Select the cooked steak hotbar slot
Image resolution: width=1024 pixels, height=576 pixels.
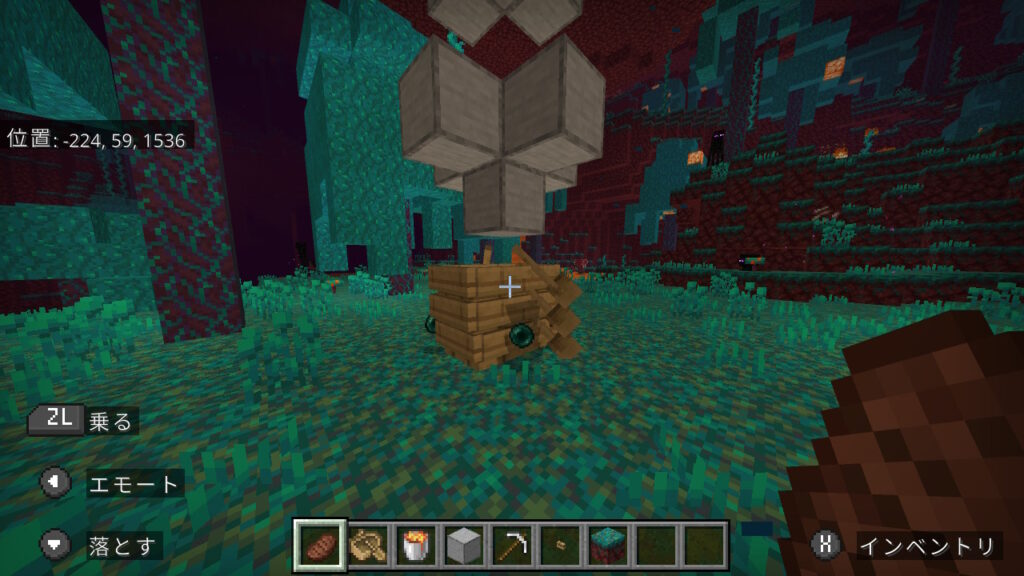pyautogui.click(x=321, y=546)
